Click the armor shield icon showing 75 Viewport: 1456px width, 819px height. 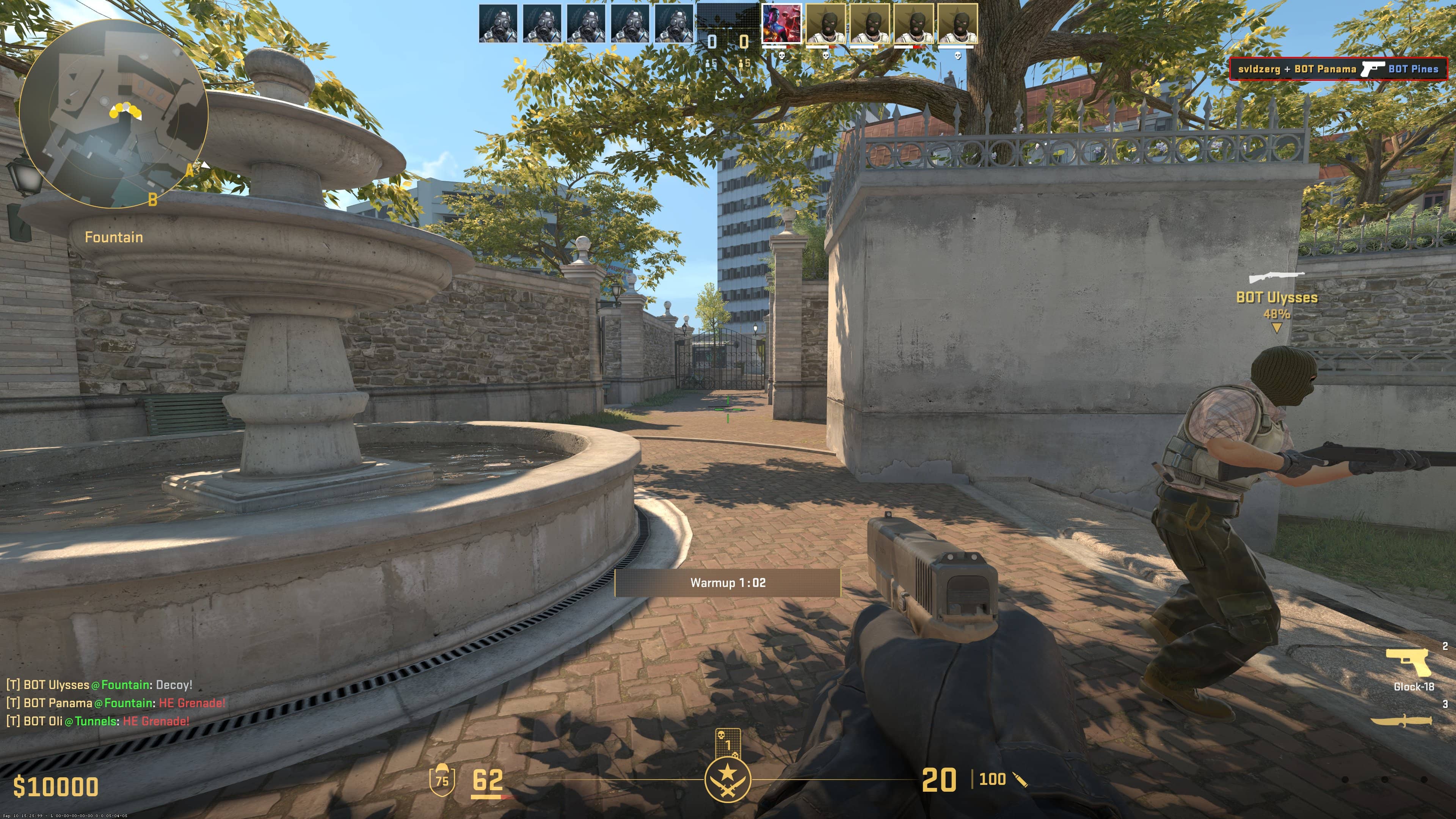click(x=441, y=782)
